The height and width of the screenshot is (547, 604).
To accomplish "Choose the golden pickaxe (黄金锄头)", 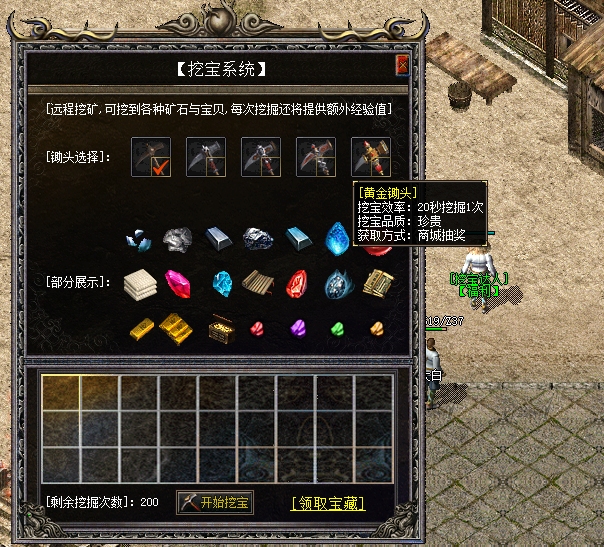I will click(370, 157).
